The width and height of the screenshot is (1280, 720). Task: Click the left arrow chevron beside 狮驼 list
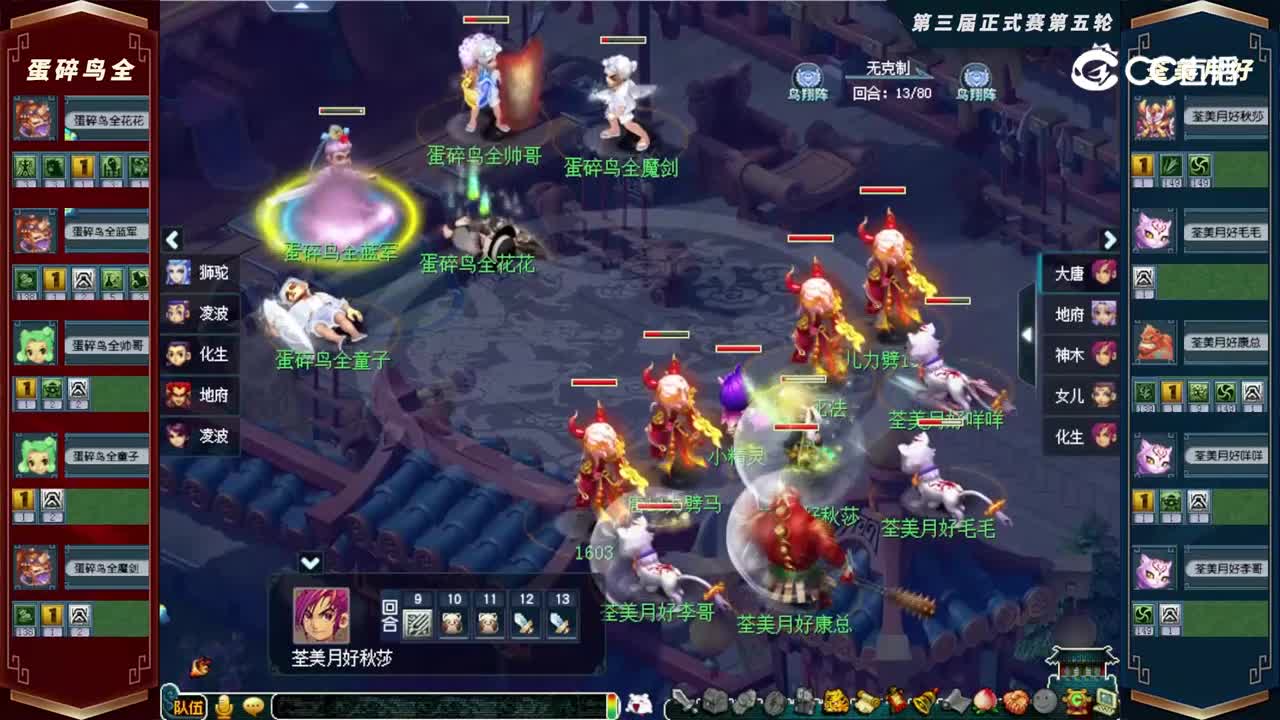point(172,240)
